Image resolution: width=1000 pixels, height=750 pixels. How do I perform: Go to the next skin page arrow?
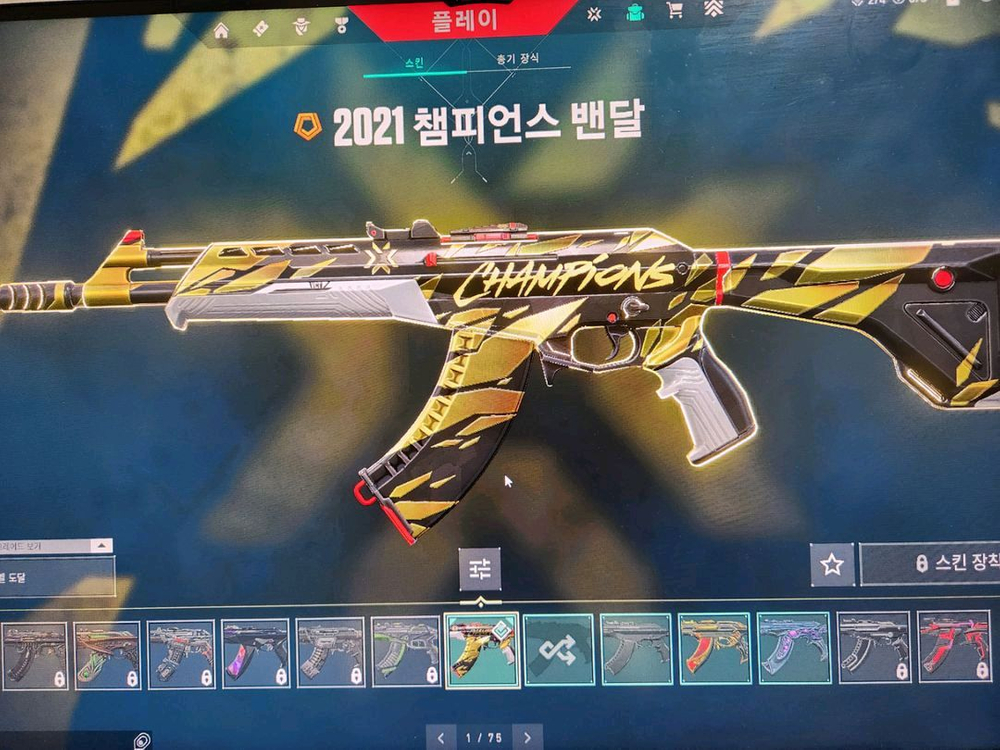[528, 738]
